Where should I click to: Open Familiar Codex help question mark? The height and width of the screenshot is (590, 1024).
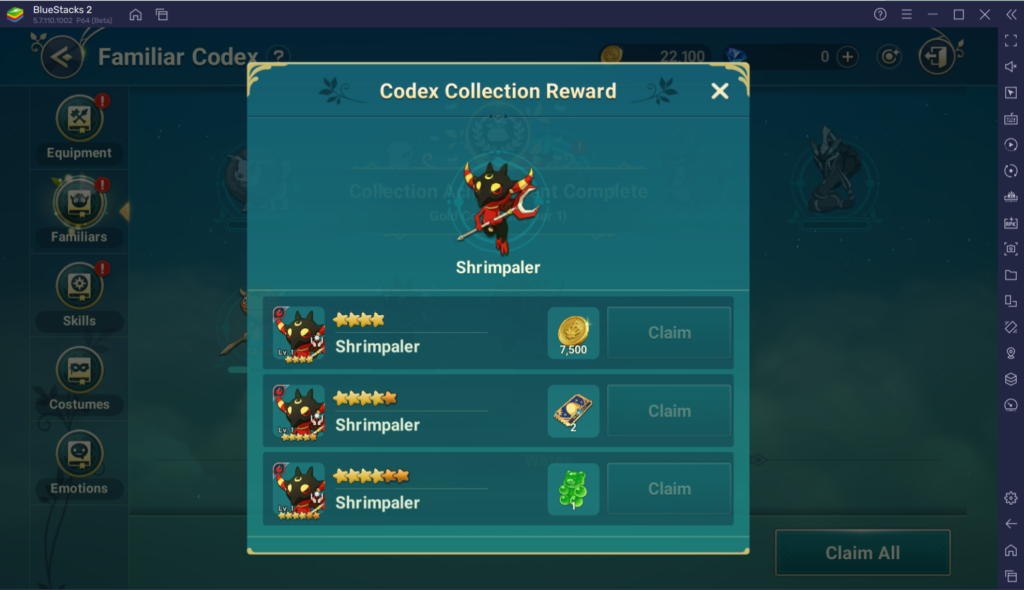coord(280,57)
